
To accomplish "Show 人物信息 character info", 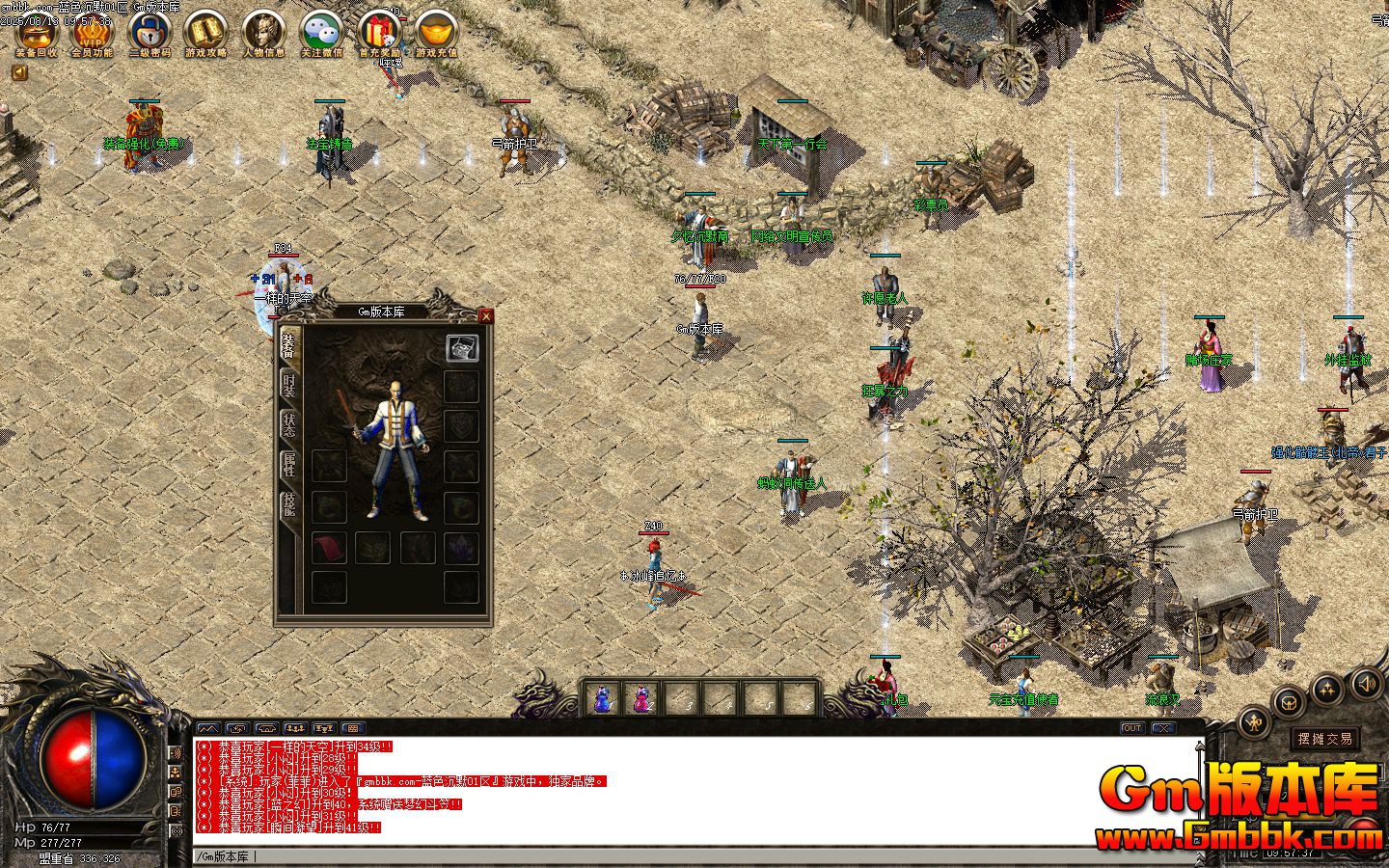I will coord(263,32).
